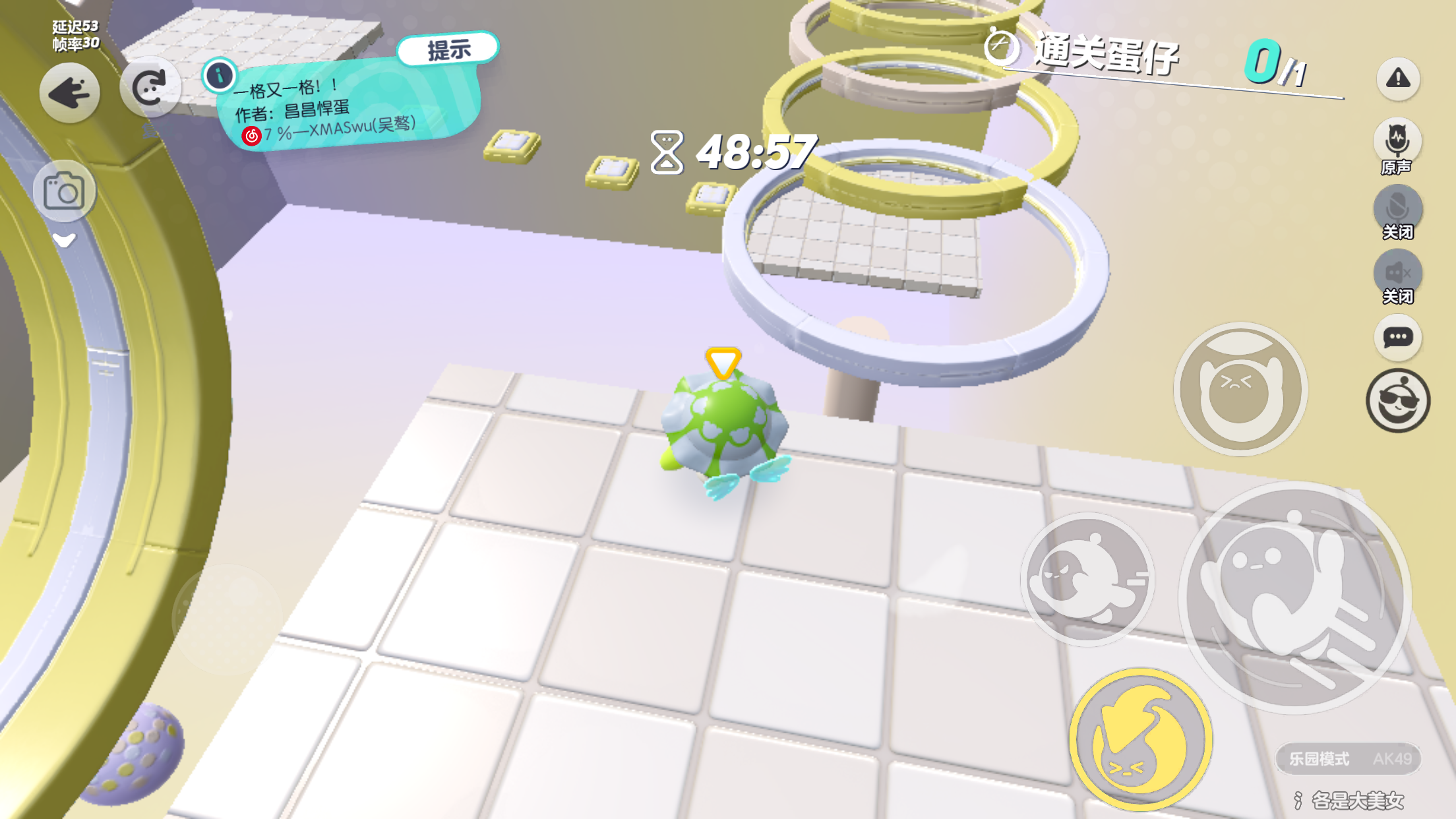Show map info via the i icon

click(x=220, y=76)
